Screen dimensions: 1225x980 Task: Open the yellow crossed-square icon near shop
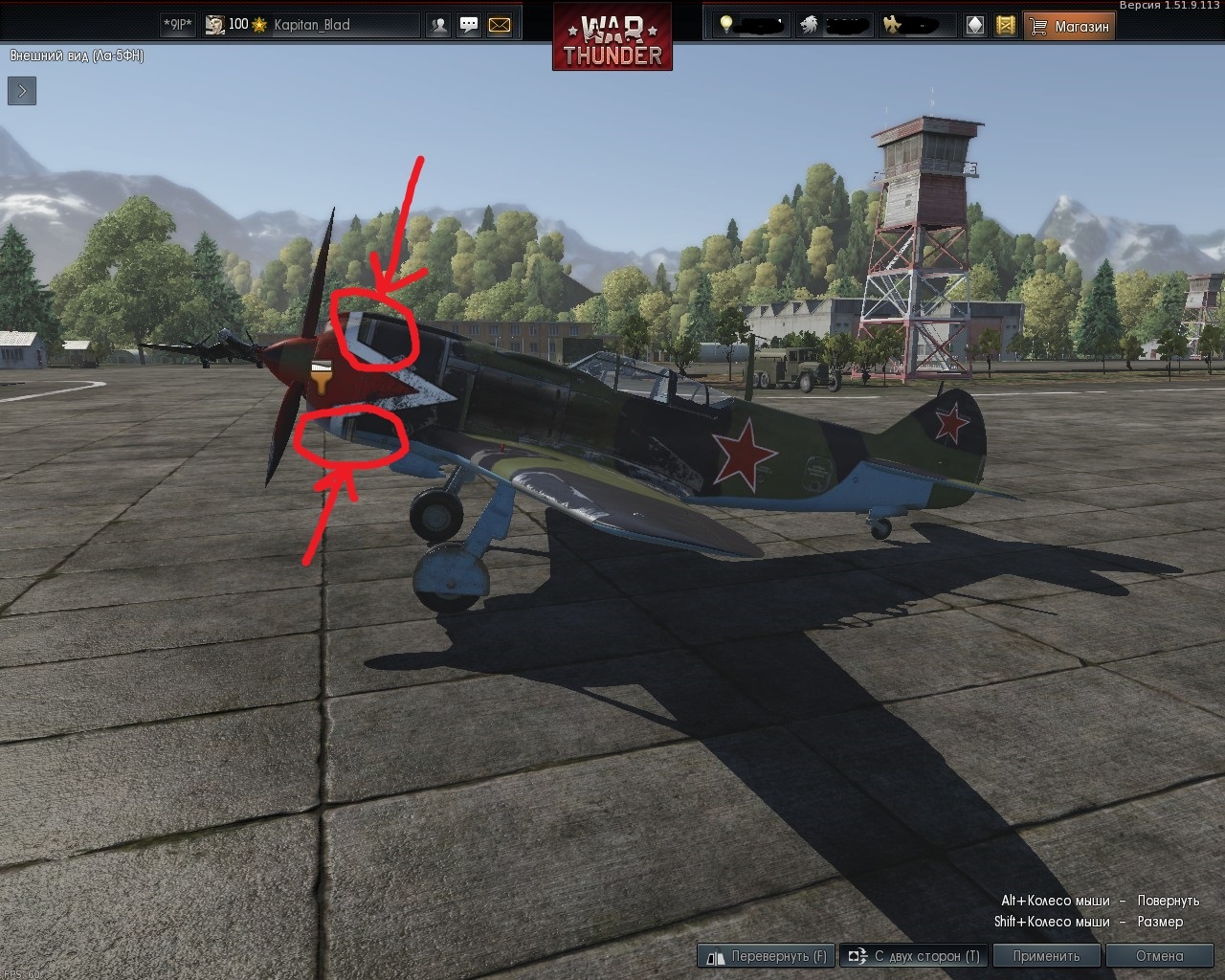(x=1005, y=26)
